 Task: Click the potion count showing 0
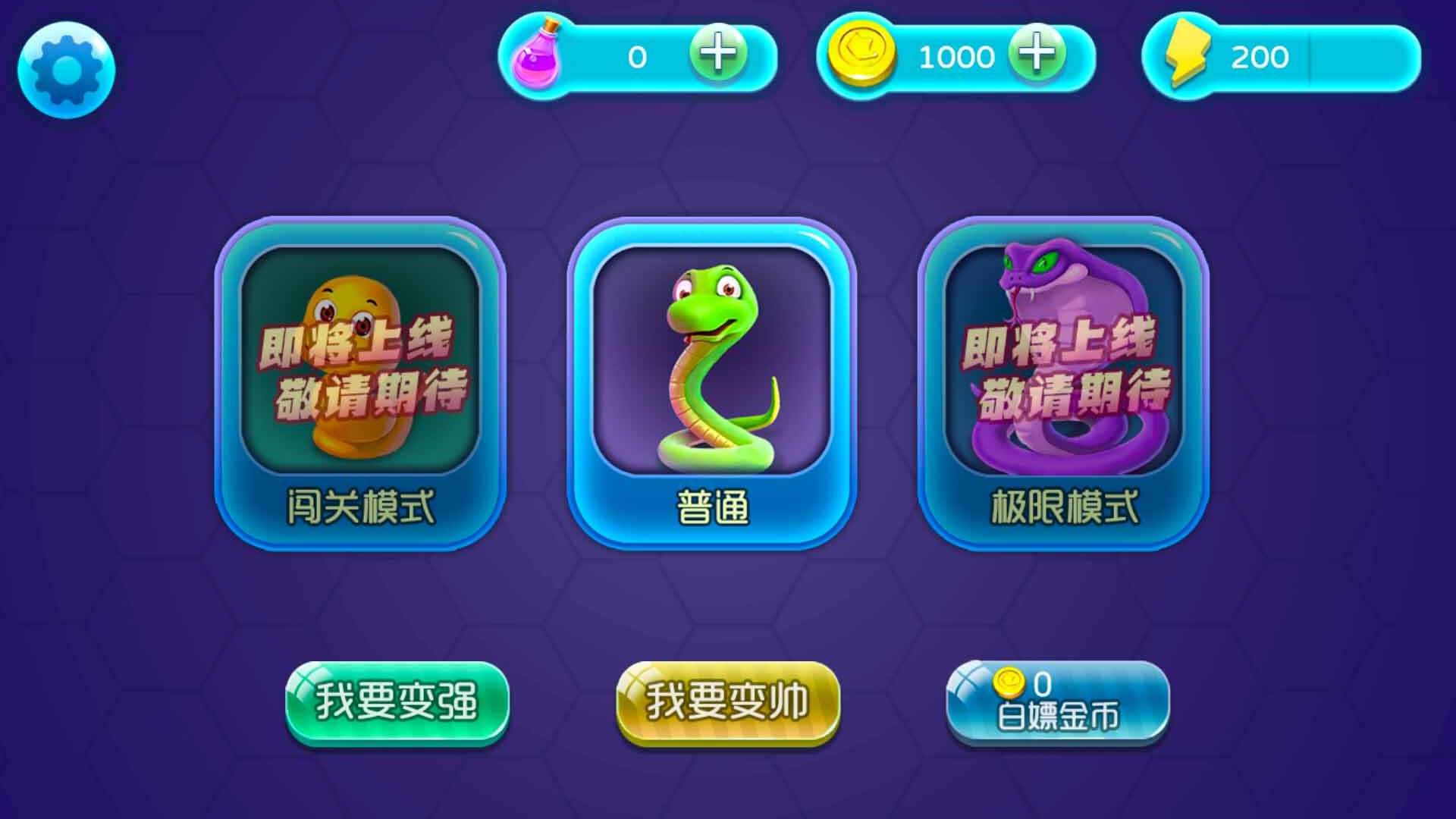coord(635,57)
